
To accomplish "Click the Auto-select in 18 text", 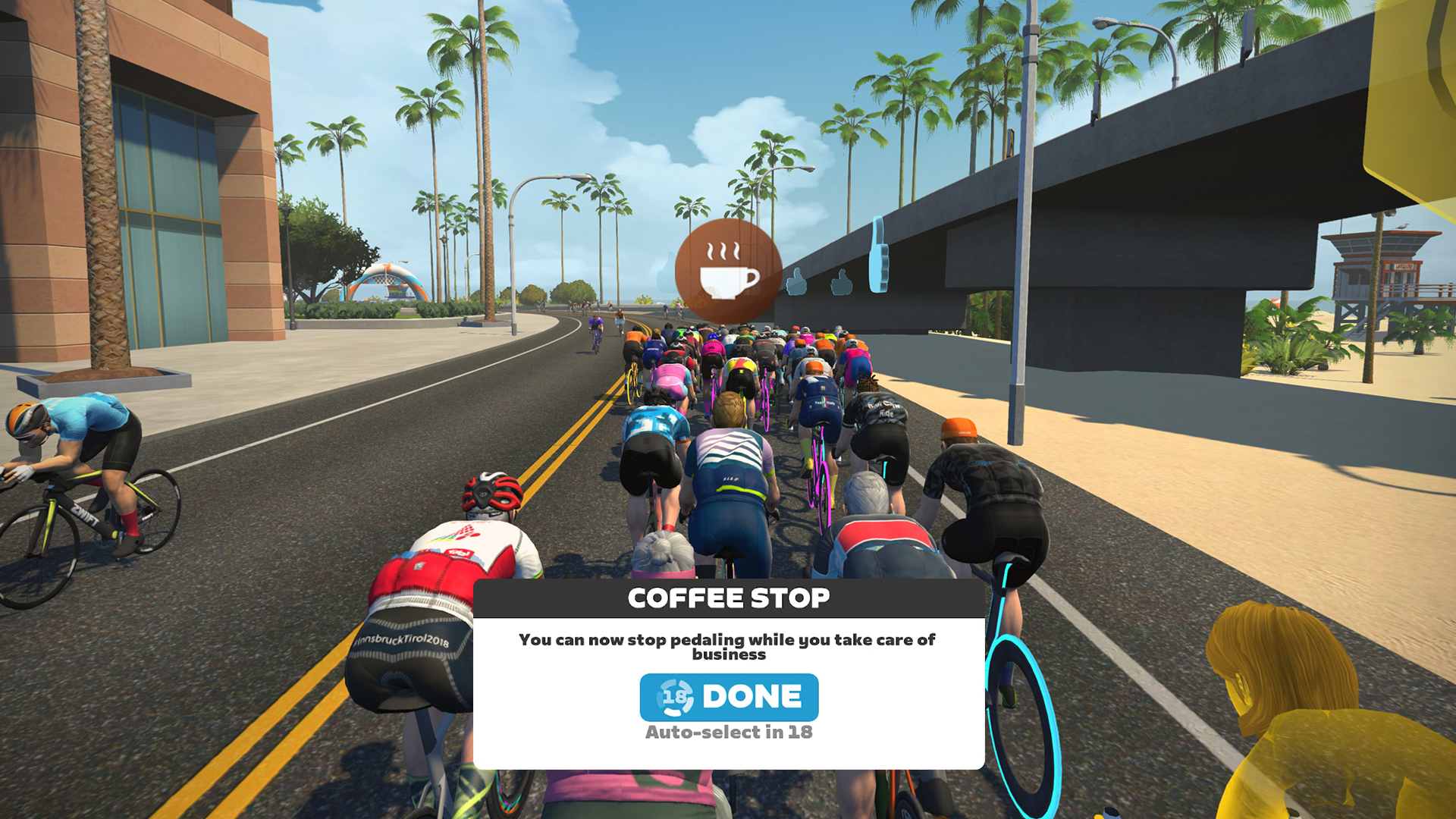I will point(728,733).
